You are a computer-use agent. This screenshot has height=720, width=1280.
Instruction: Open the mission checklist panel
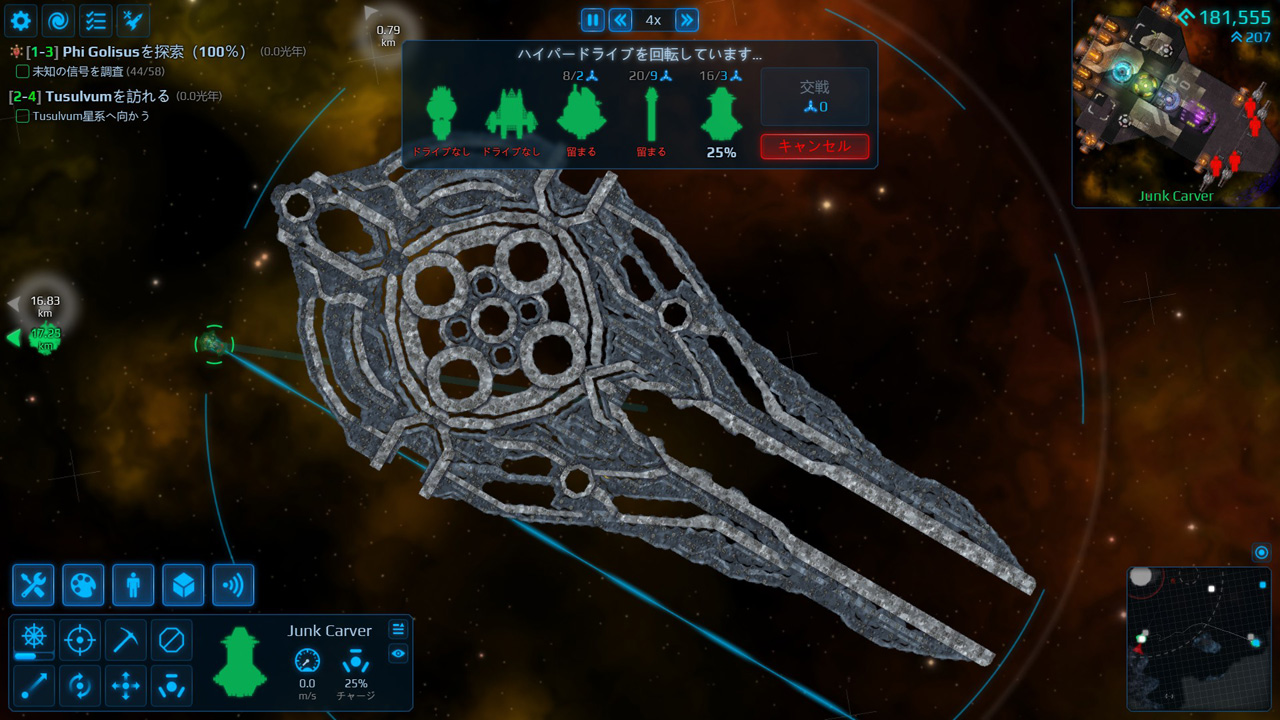pos(95,19)
